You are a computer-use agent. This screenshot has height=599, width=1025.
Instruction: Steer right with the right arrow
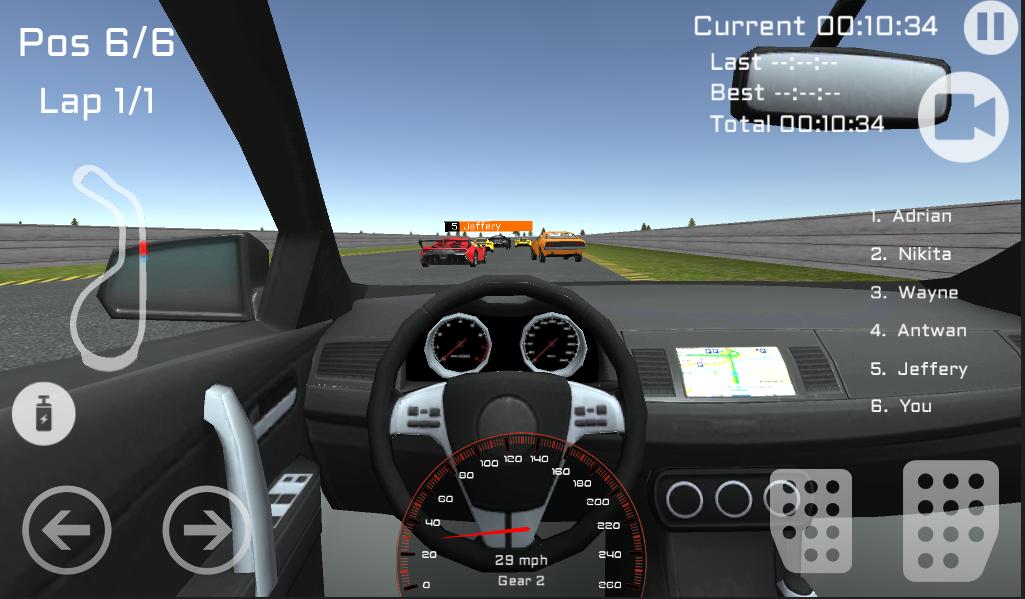click(x=205, y=530)
